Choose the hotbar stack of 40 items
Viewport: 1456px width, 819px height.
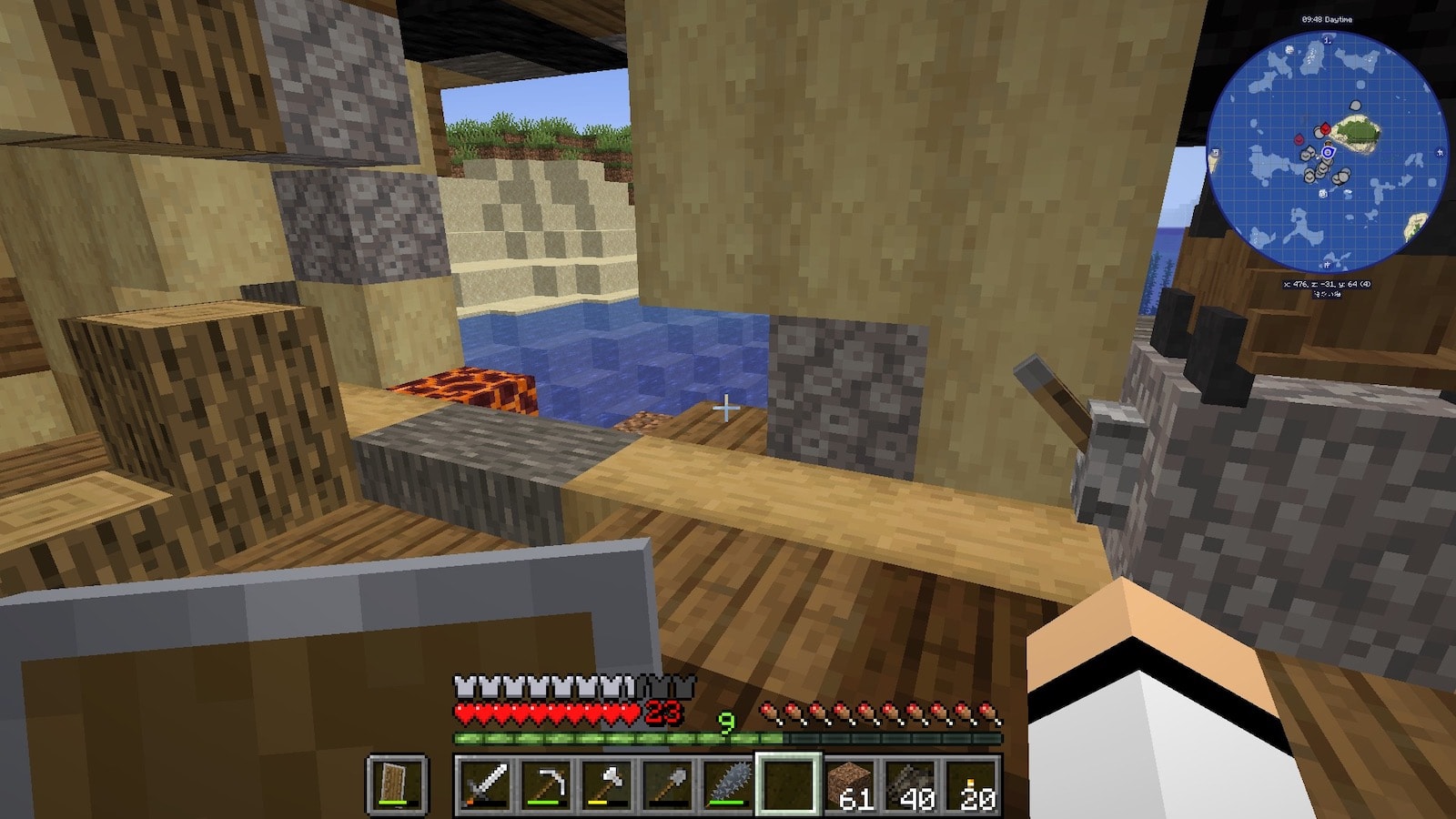tap(911, 784)
